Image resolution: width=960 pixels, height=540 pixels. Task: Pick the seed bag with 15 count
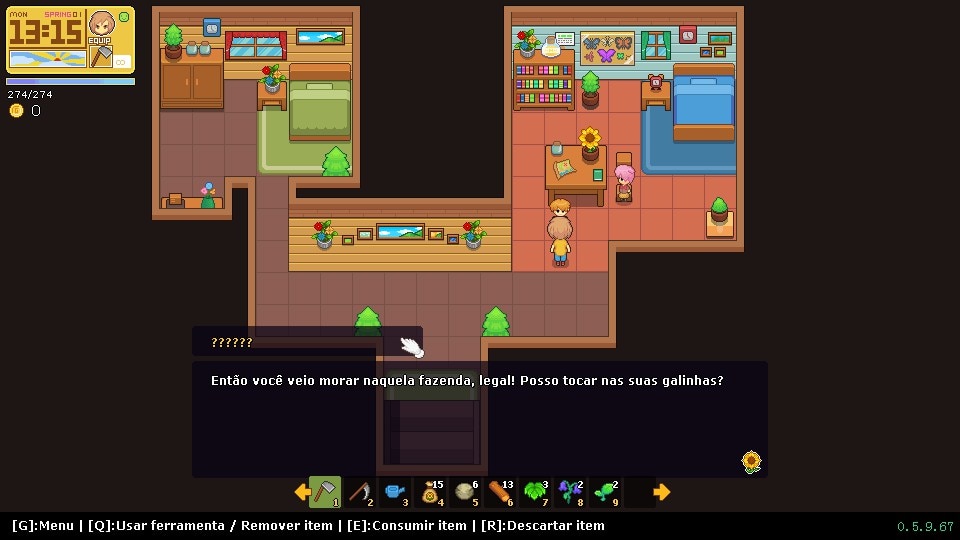pos(431,492)
